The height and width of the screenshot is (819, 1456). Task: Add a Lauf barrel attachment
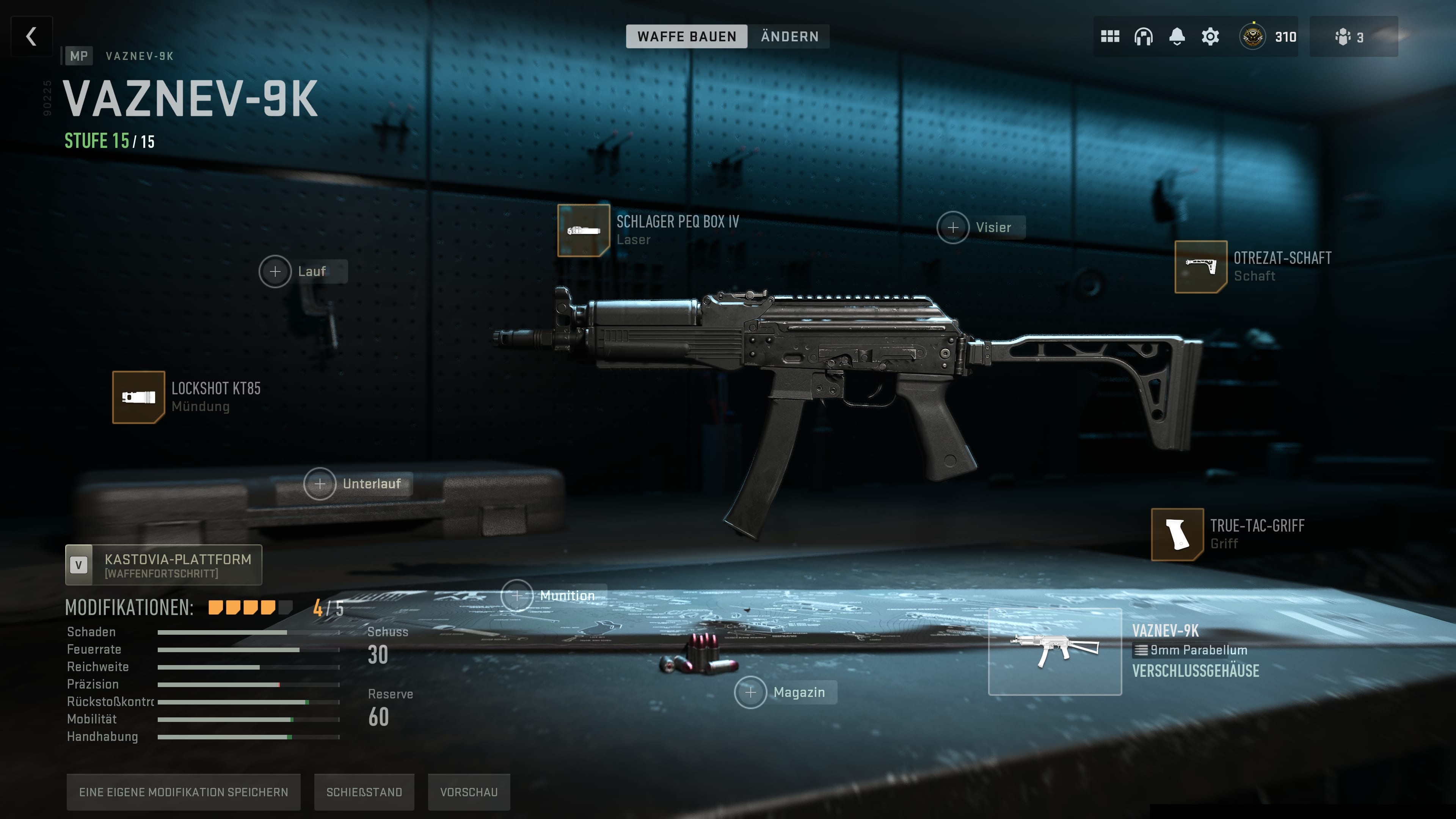tap(275, 271)
